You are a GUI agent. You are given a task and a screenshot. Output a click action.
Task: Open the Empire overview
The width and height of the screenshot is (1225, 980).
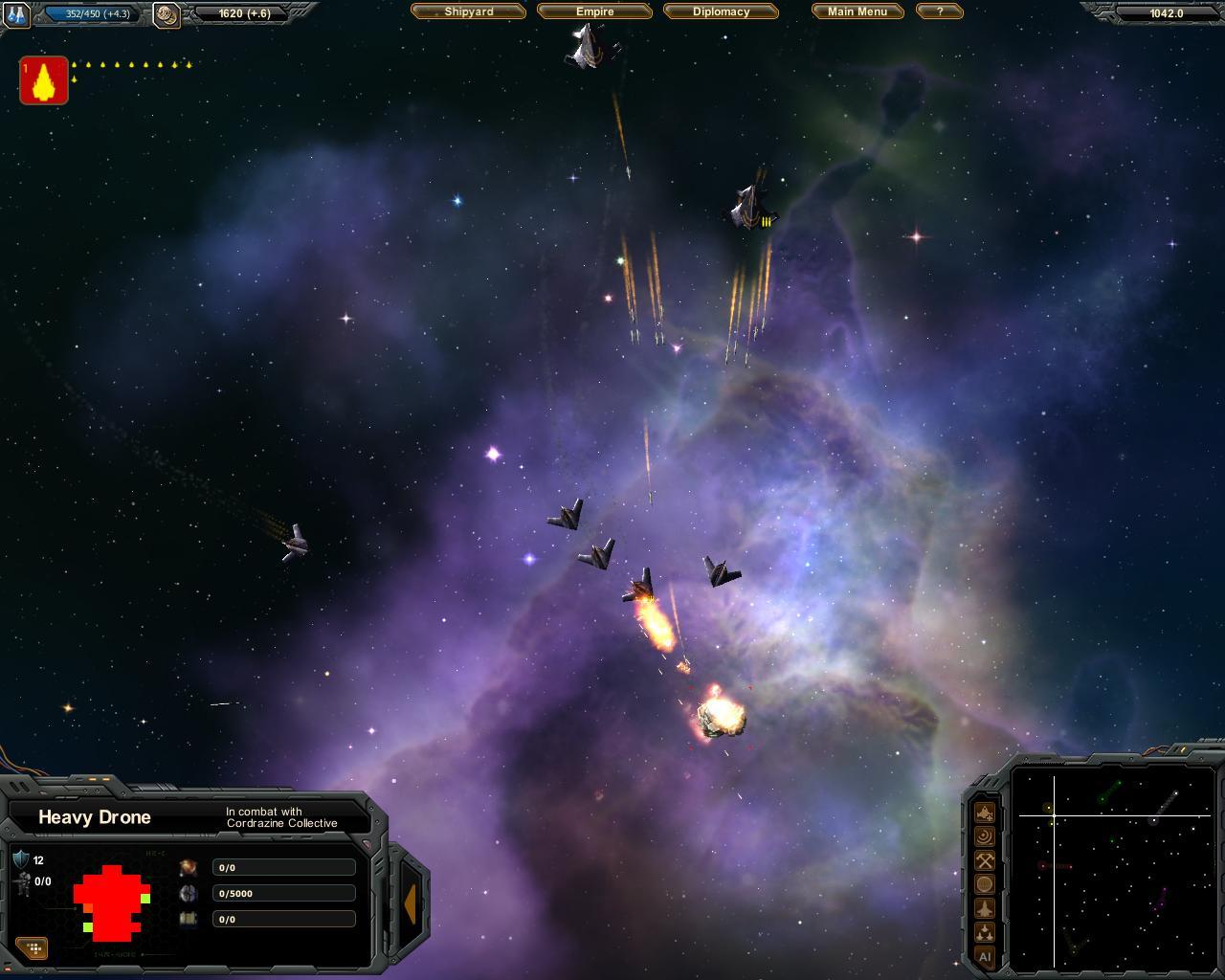(x=594, y=11)
